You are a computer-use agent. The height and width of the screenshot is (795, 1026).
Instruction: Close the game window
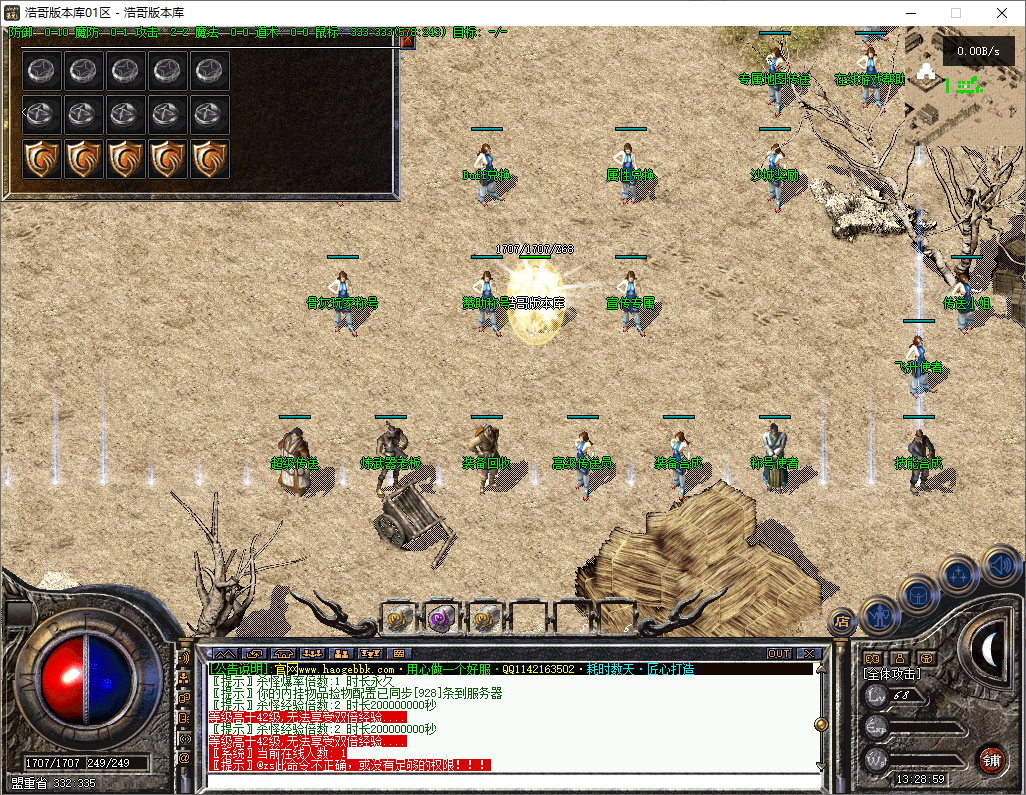[1002, 13]
